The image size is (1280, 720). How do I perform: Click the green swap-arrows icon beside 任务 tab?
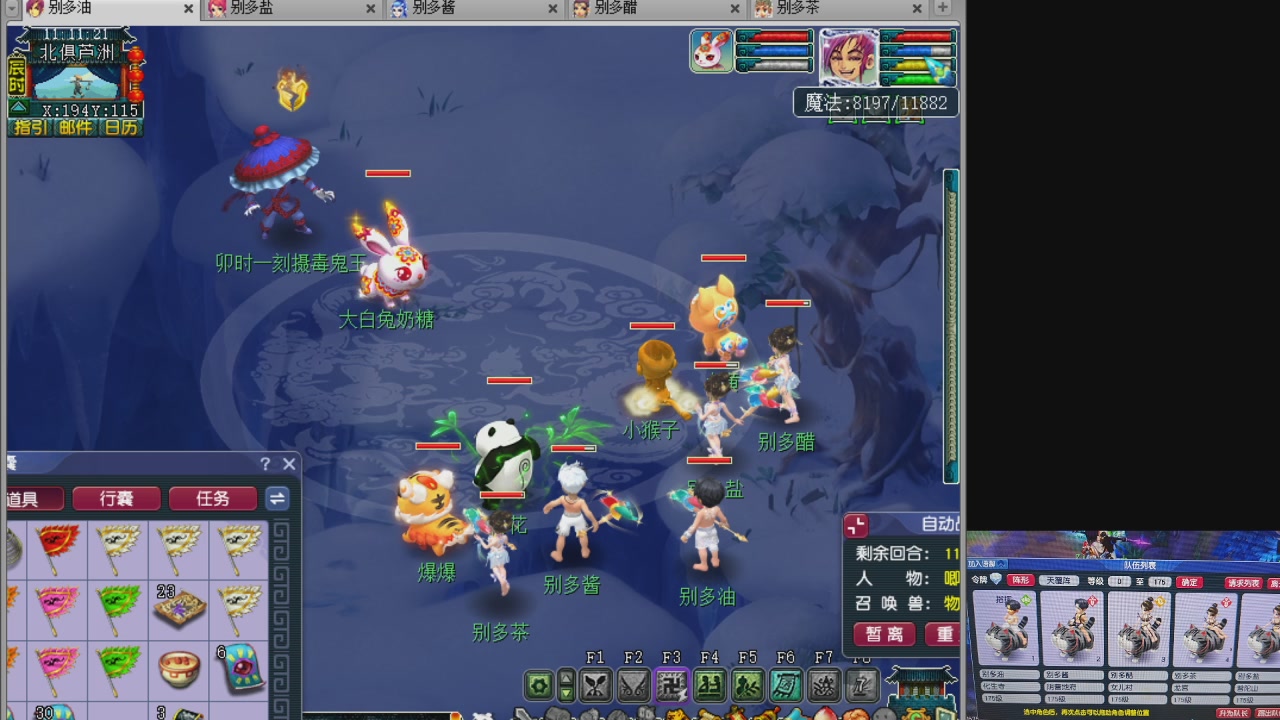277,499
